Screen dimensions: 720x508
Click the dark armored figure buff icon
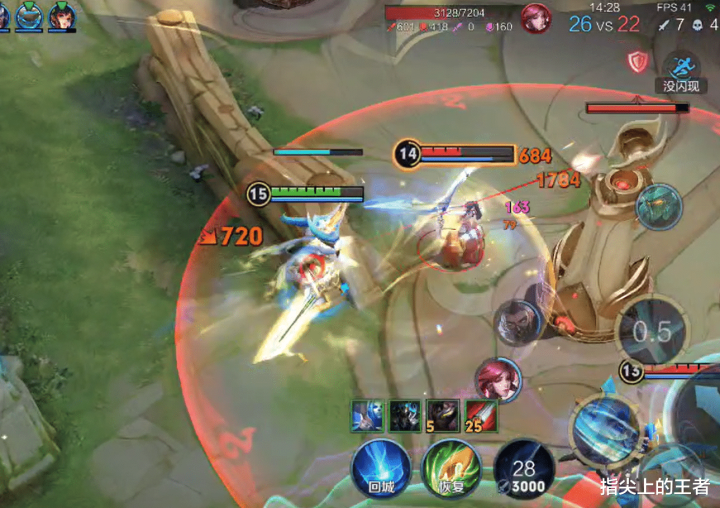pos(405,415)
